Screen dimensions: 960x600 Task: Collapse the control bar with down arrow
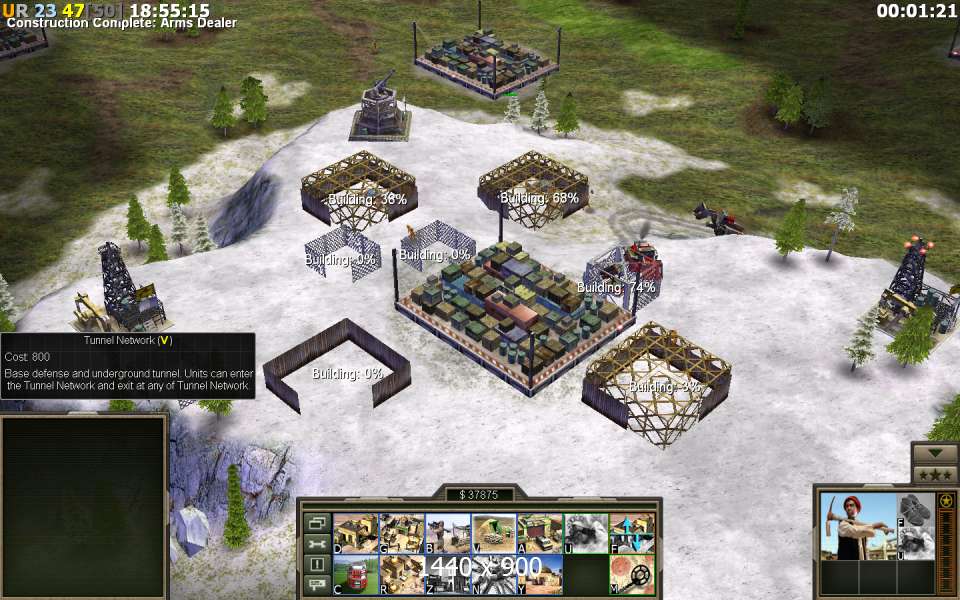pyautogui.click(x=935, y=453)
